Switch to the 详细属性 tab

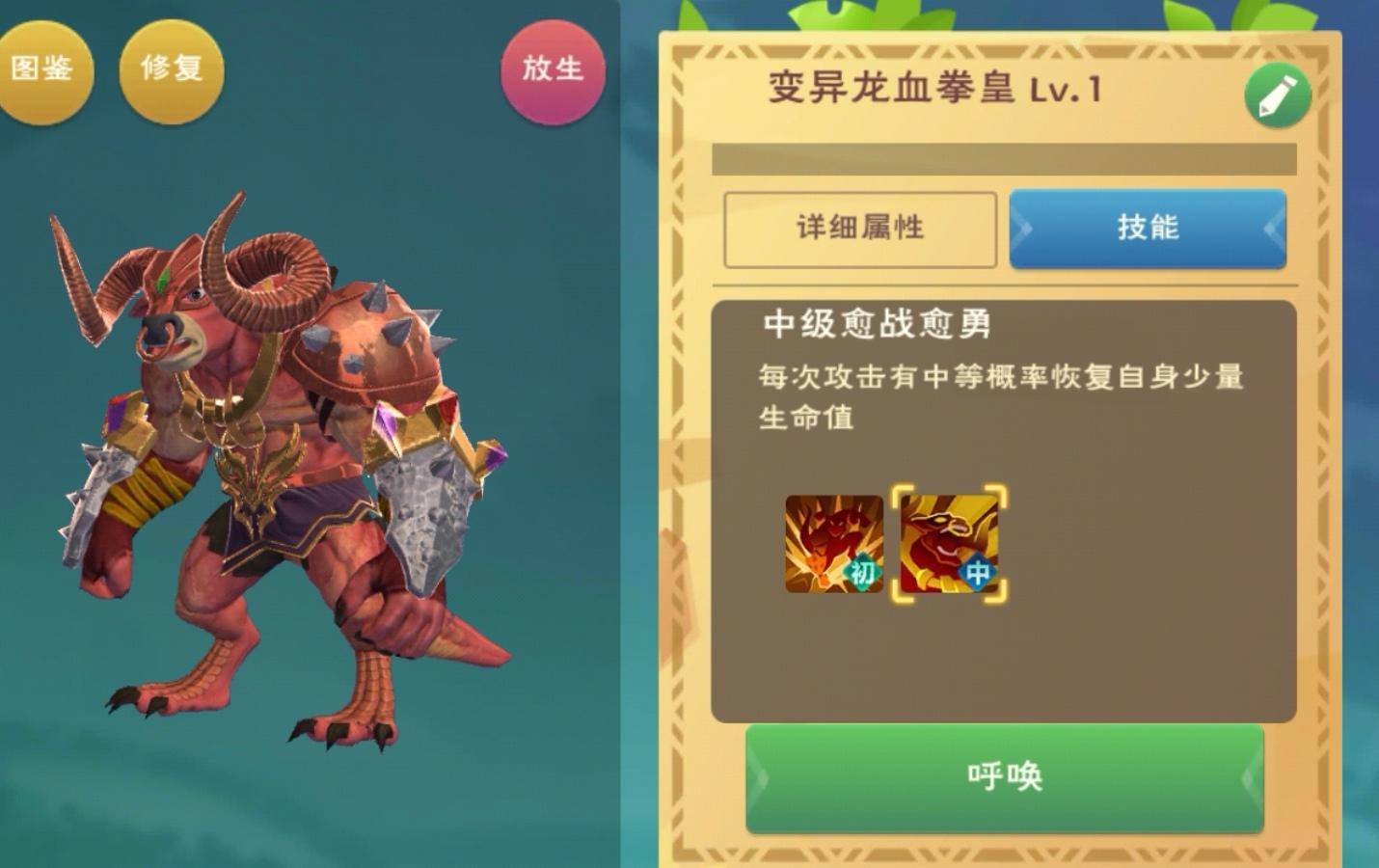(861, 229)
